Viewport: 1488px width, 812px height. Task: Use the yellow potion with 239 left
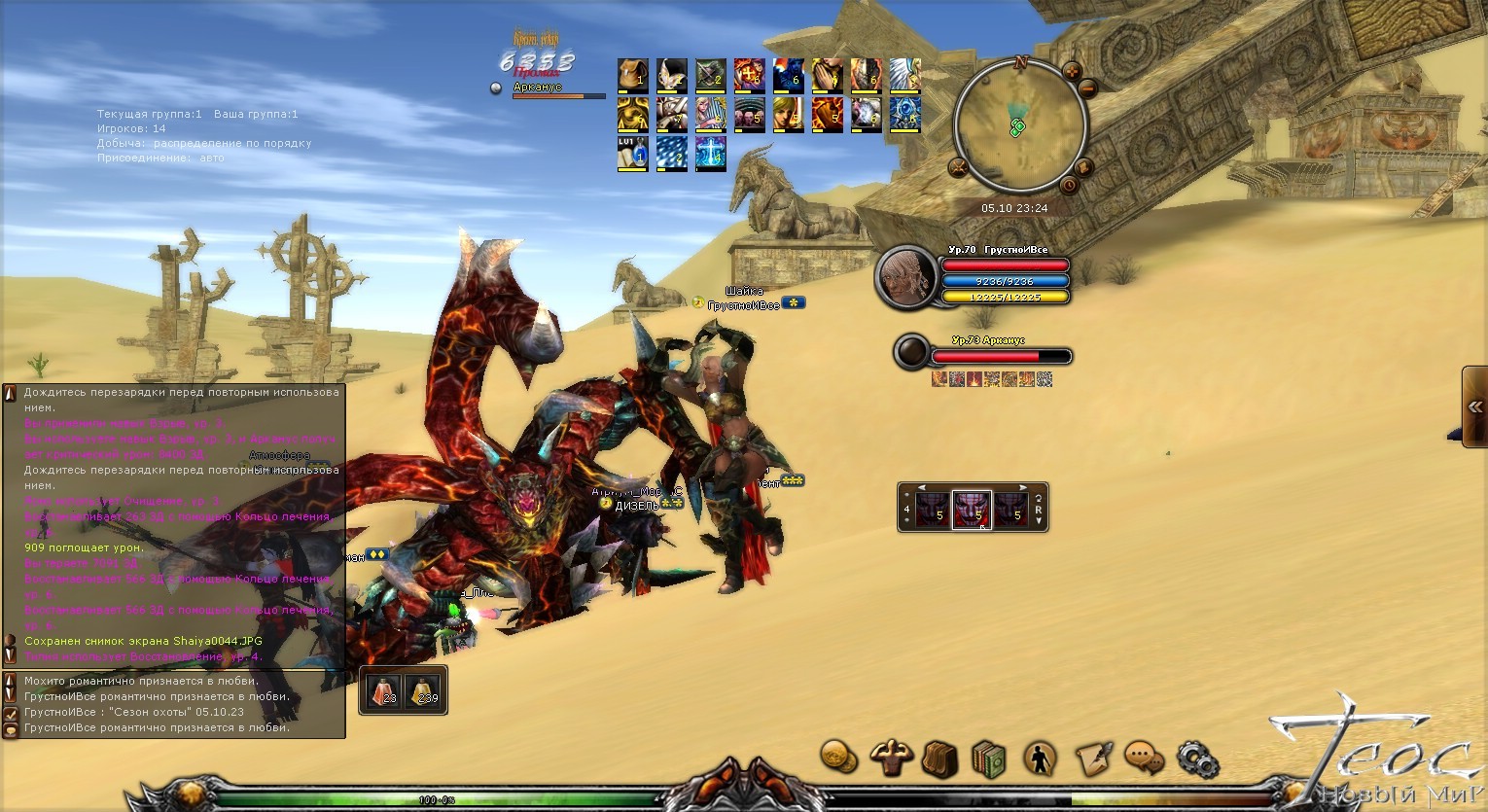(423, 689)
